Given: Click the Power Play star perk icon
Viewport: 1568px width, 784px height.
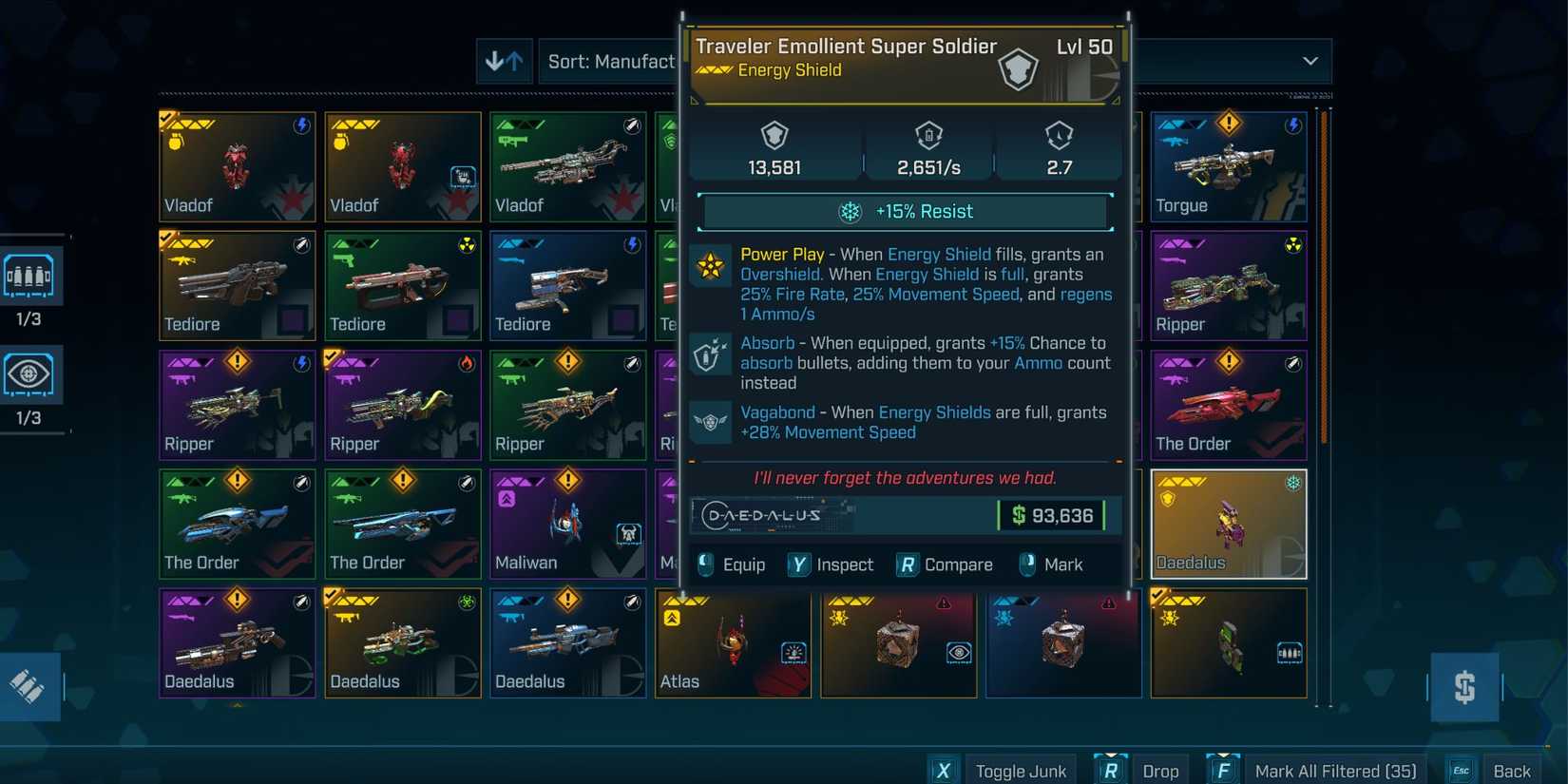Looking at the screenshot, I should pyautogui.click(x=709, y=265).
